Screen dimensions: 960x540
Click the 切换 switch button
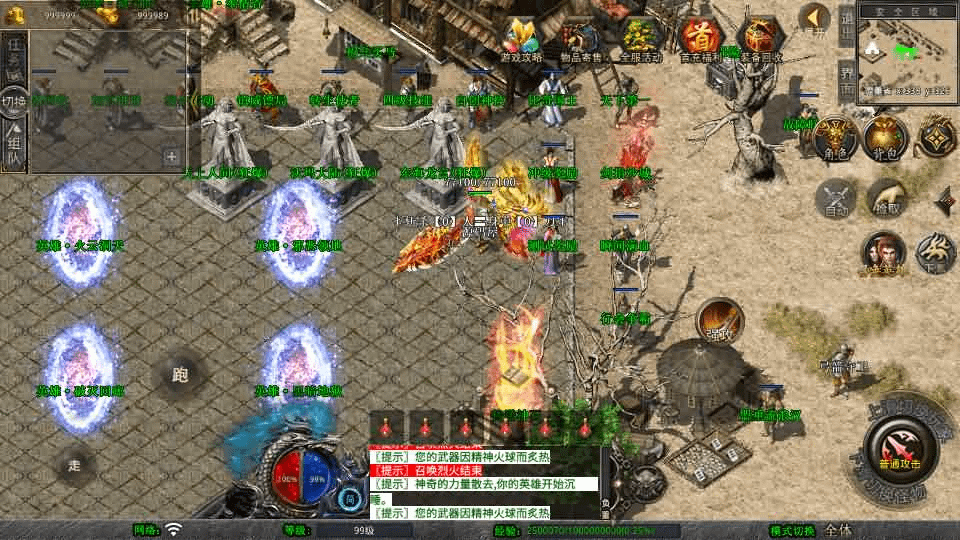pyautogui.click(x=14, y=101)
